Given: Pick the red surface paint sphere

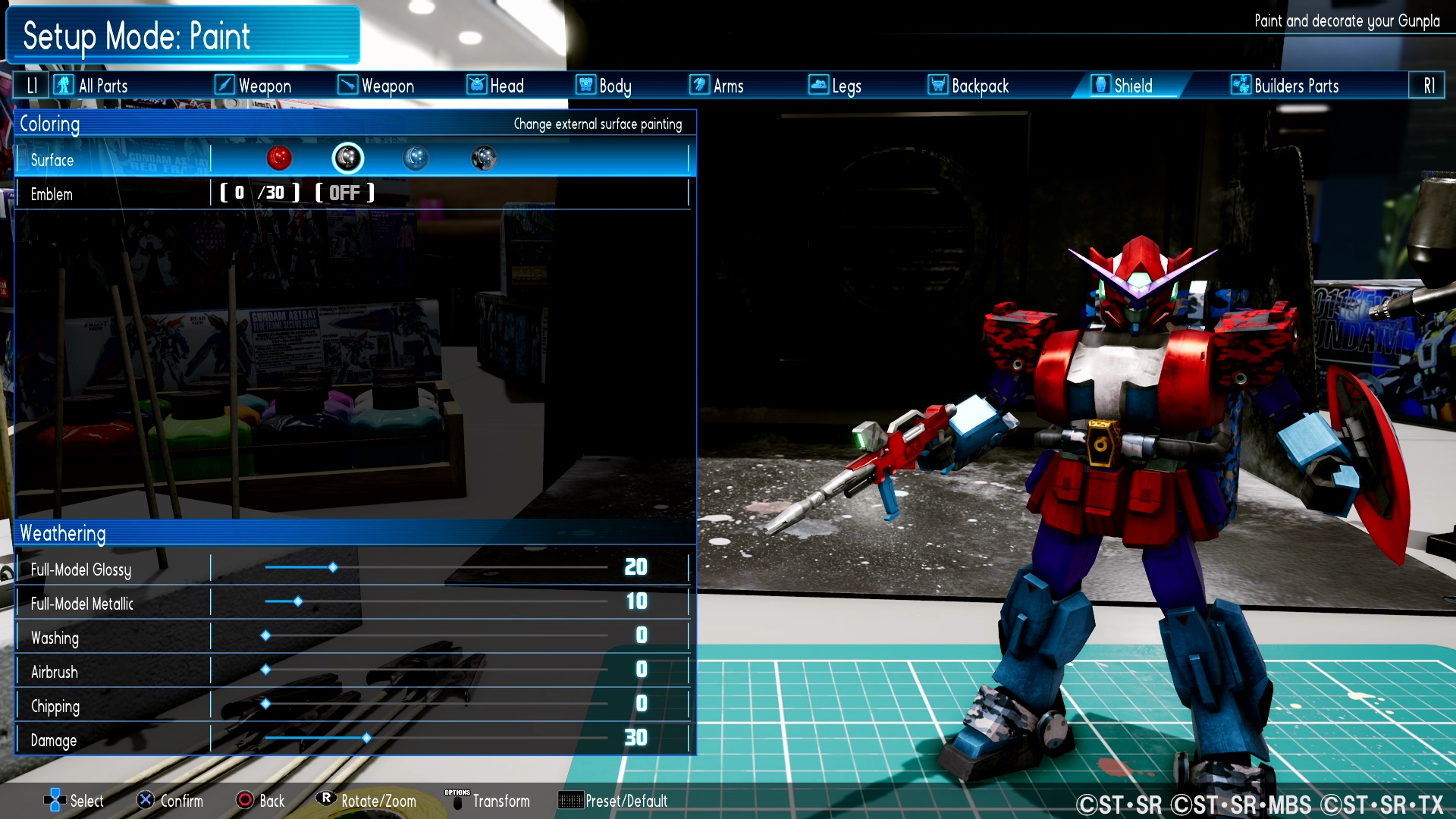Looking at the screenshot, I should (279, 158).
